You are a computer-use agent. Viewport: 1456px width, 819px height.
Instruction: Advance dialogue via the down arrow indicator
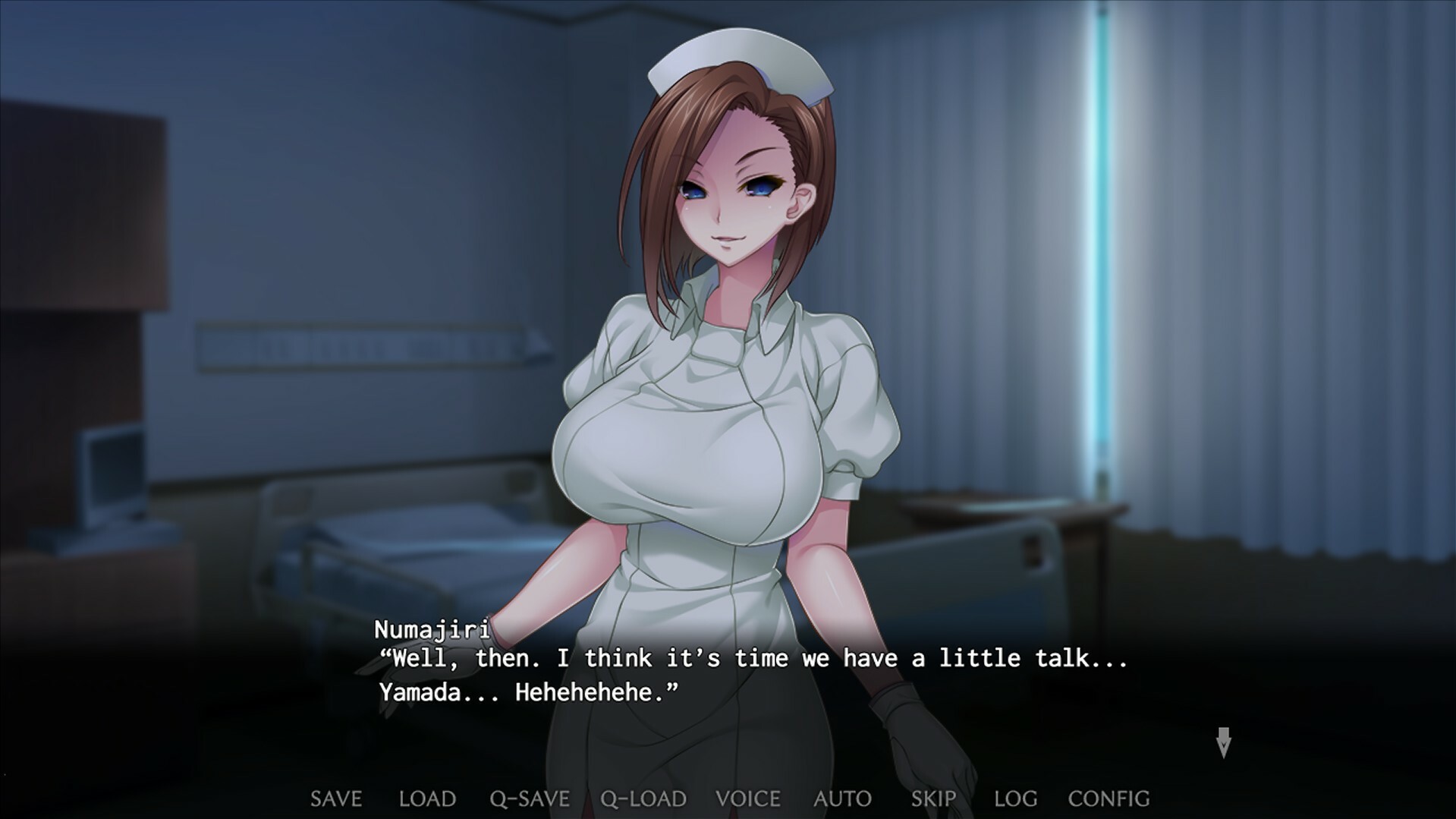pyautogui.click(x=1223, y=742)
